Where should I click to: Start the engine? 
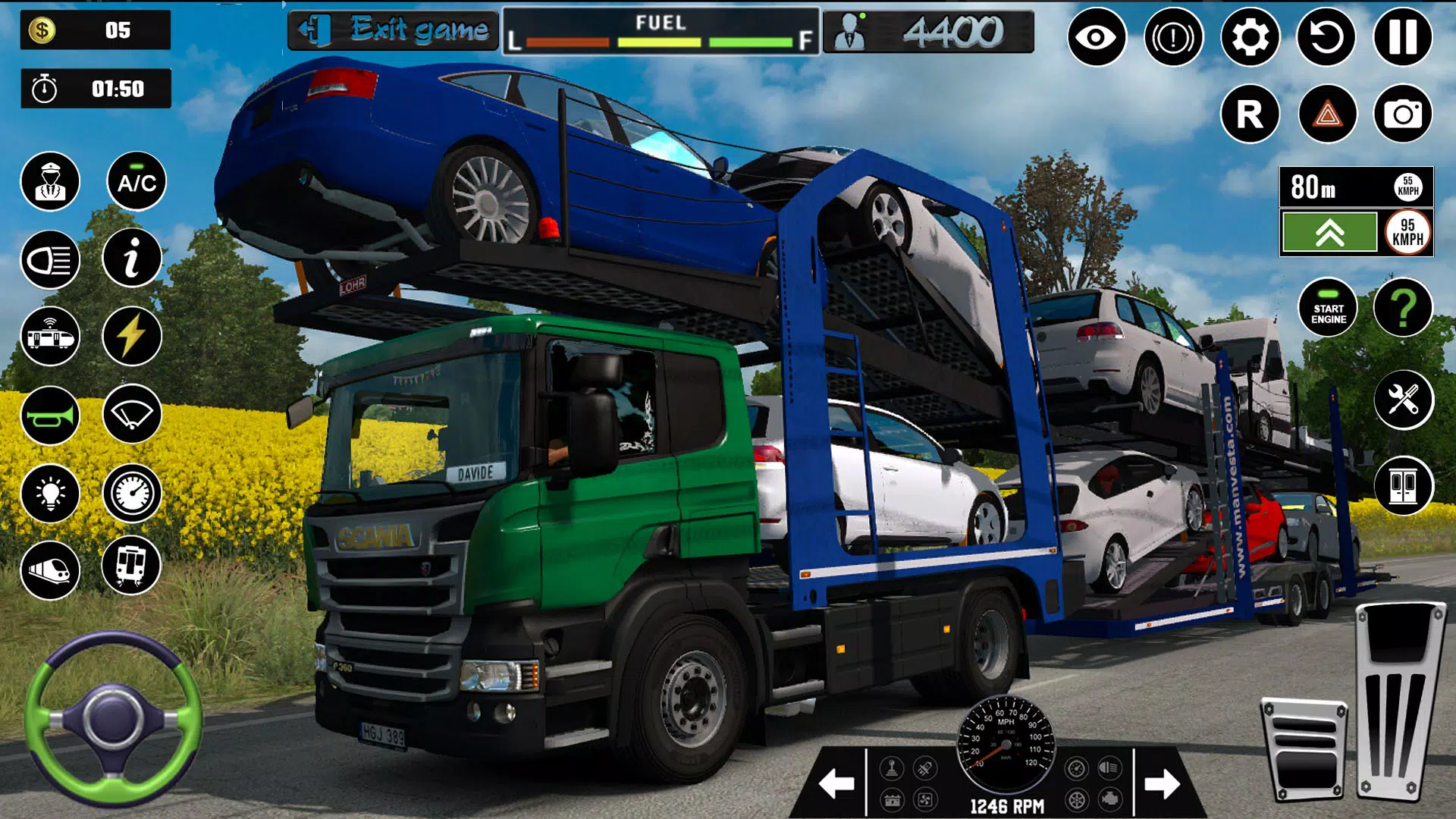pos(1329,308)
